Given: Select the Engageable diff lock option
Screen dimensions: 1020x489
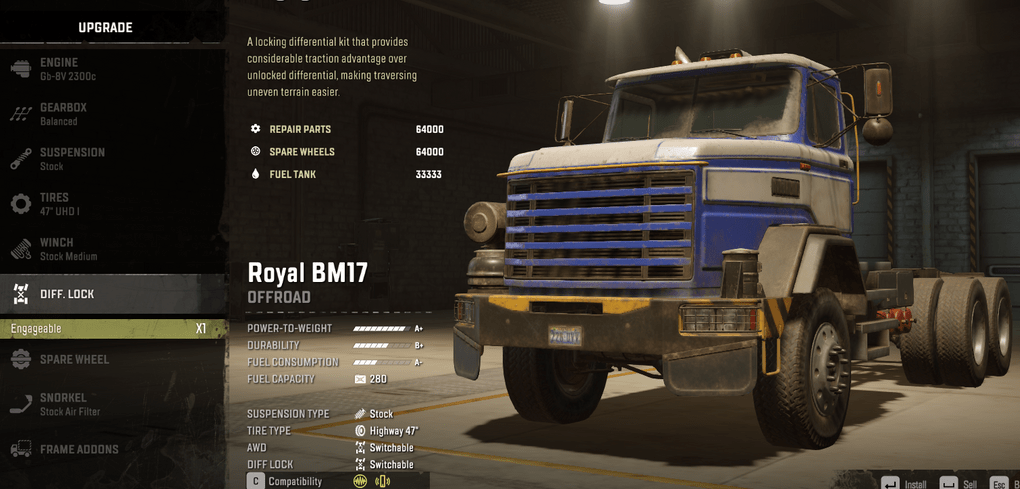Looking at the screenshot, I should pos(110,329).
